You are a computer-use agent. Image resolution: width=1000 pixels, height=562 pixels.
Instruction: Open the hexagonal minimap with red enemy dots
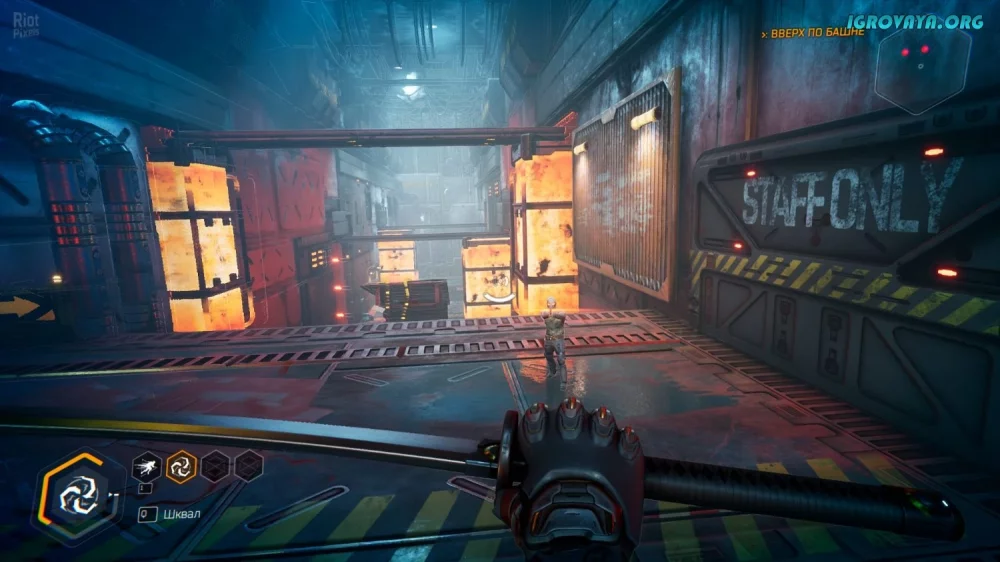922,68
